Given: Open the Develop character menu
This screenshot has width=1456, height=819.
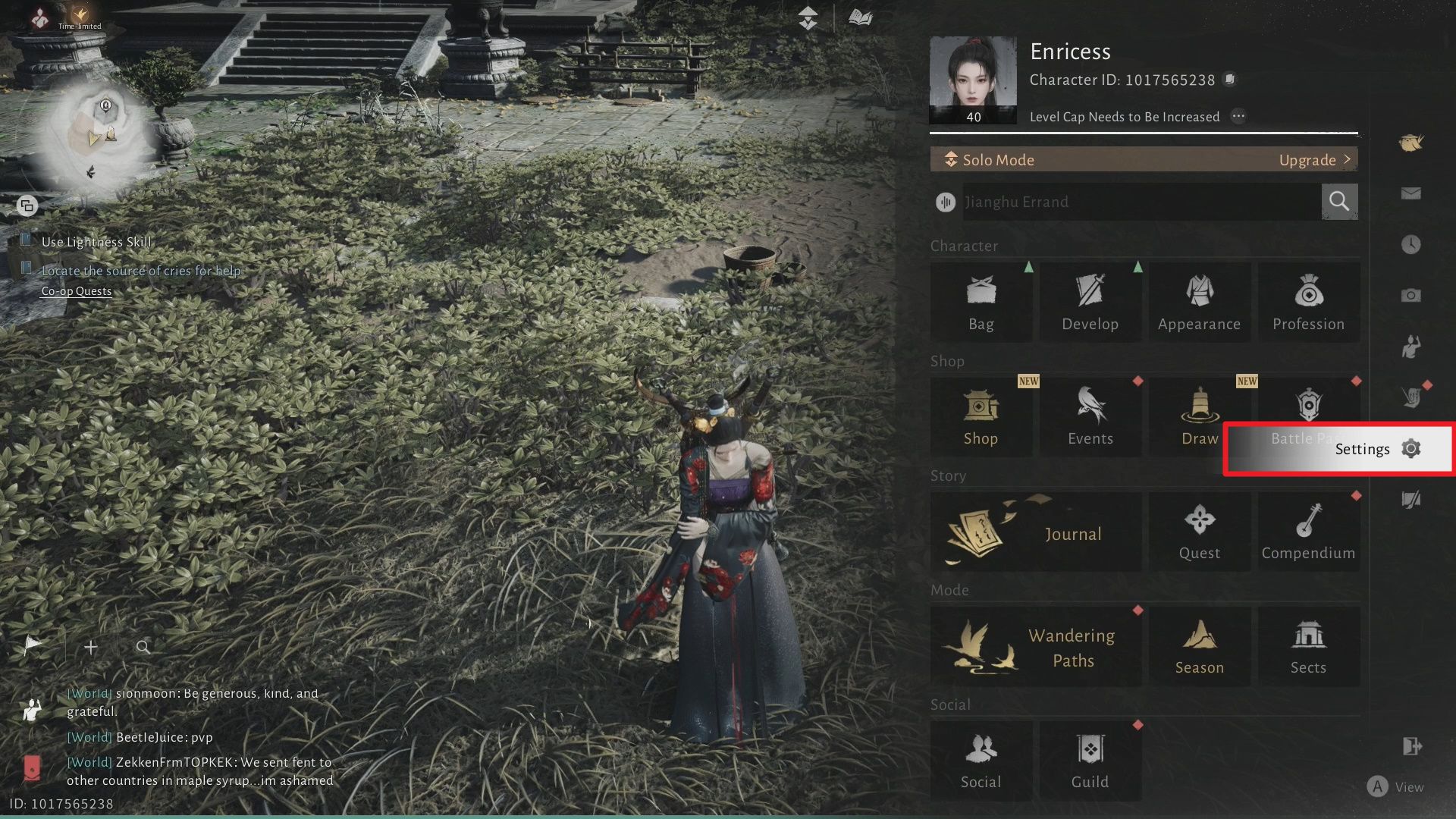Looking at the screenshot, I should [1090, 303].
